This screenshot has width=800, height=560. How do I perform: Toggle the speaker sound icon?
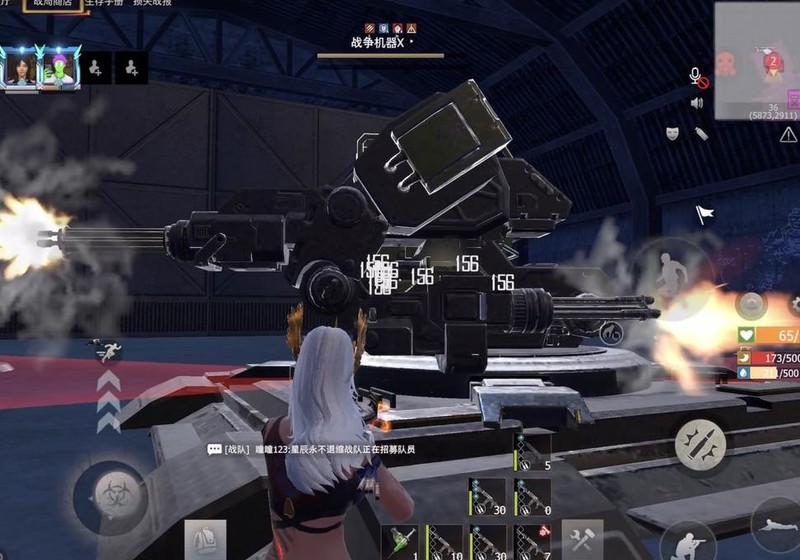(697, 103)
